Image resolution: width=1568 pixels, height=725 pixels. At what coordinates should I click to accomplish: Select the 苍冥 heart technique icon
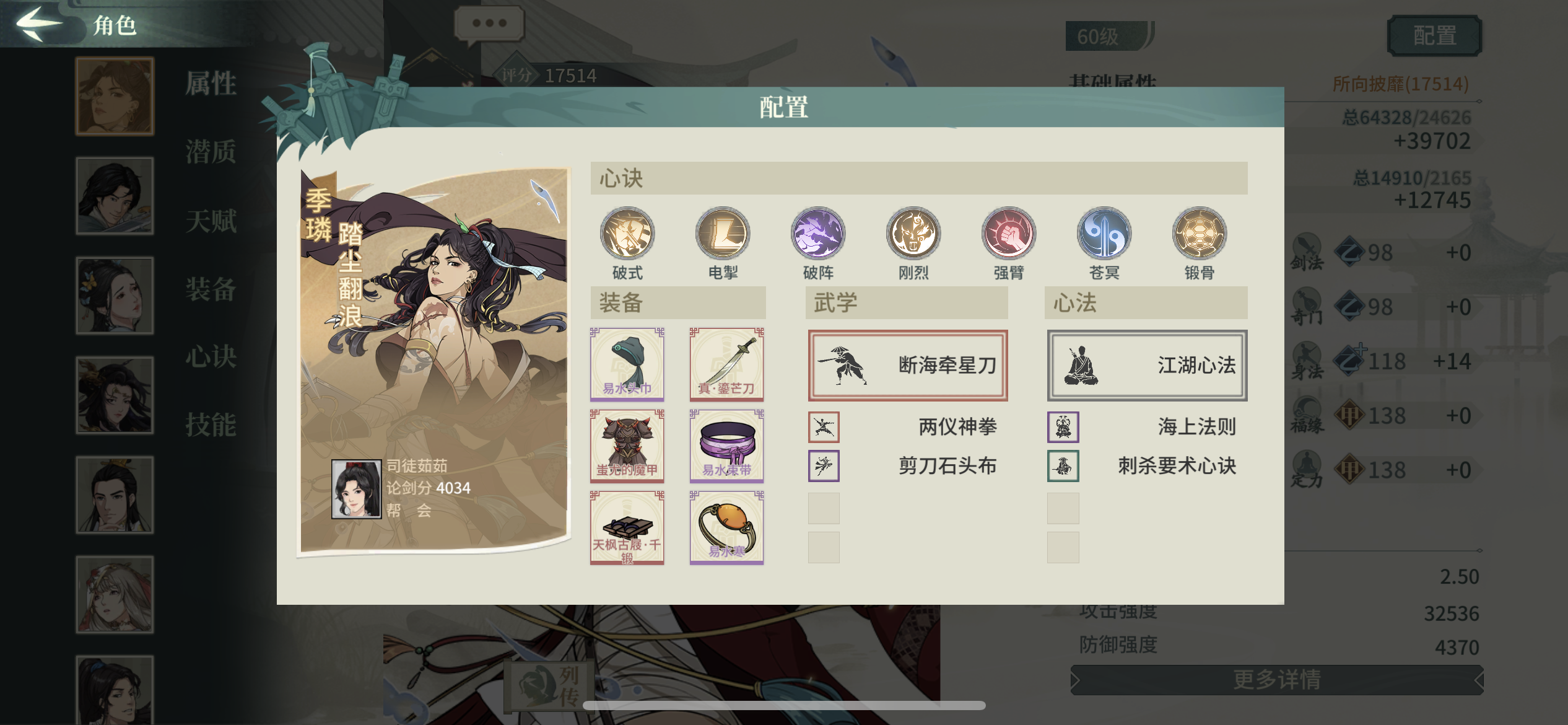pyautogui.click(x=1104, y=234)
